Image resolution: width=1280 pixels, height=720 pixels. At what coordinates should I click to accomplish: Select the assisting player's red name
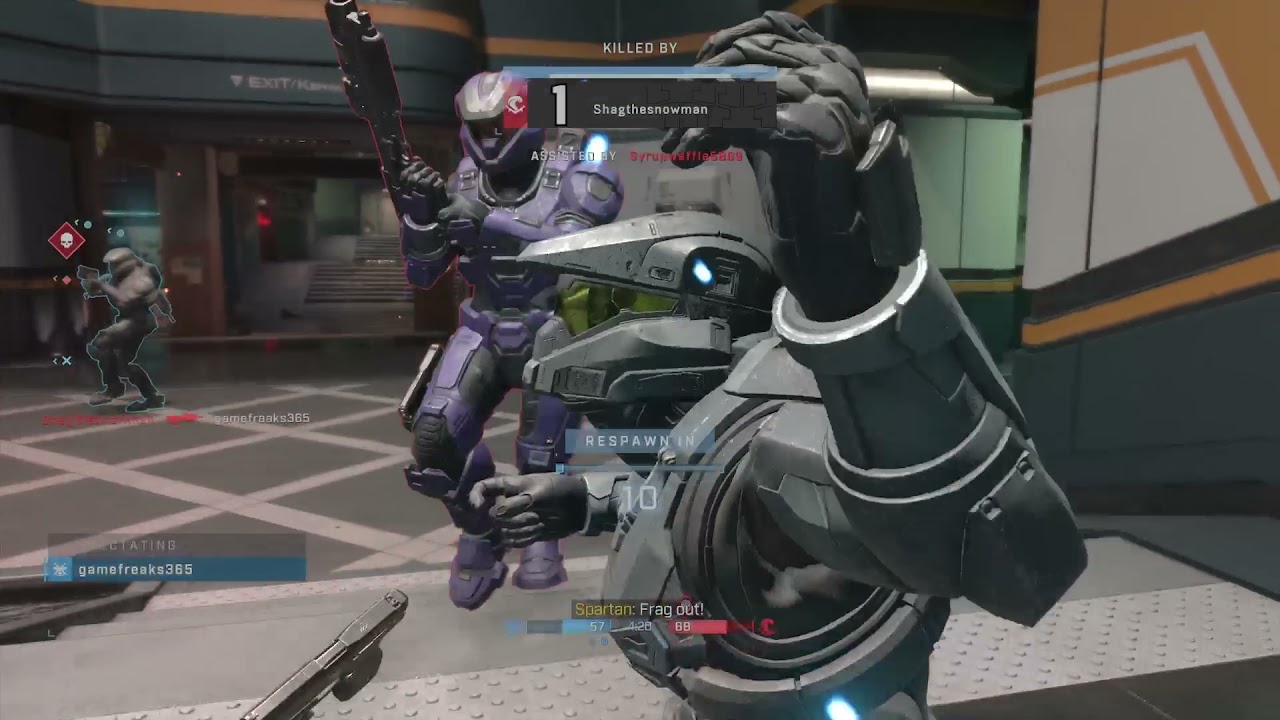[x=686, y=156]
